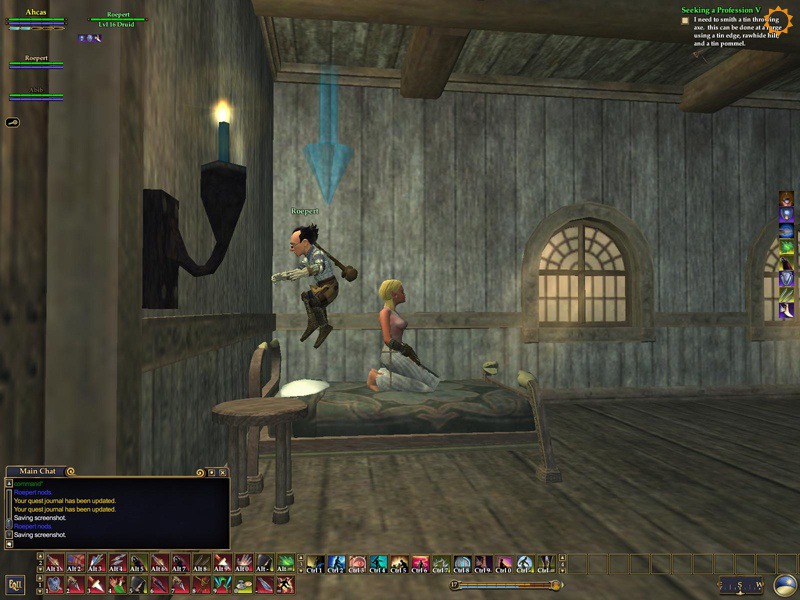The height and width of the screenshot is (600, 800).
Task: Open the compass direction display
Action: click(742, 585)
